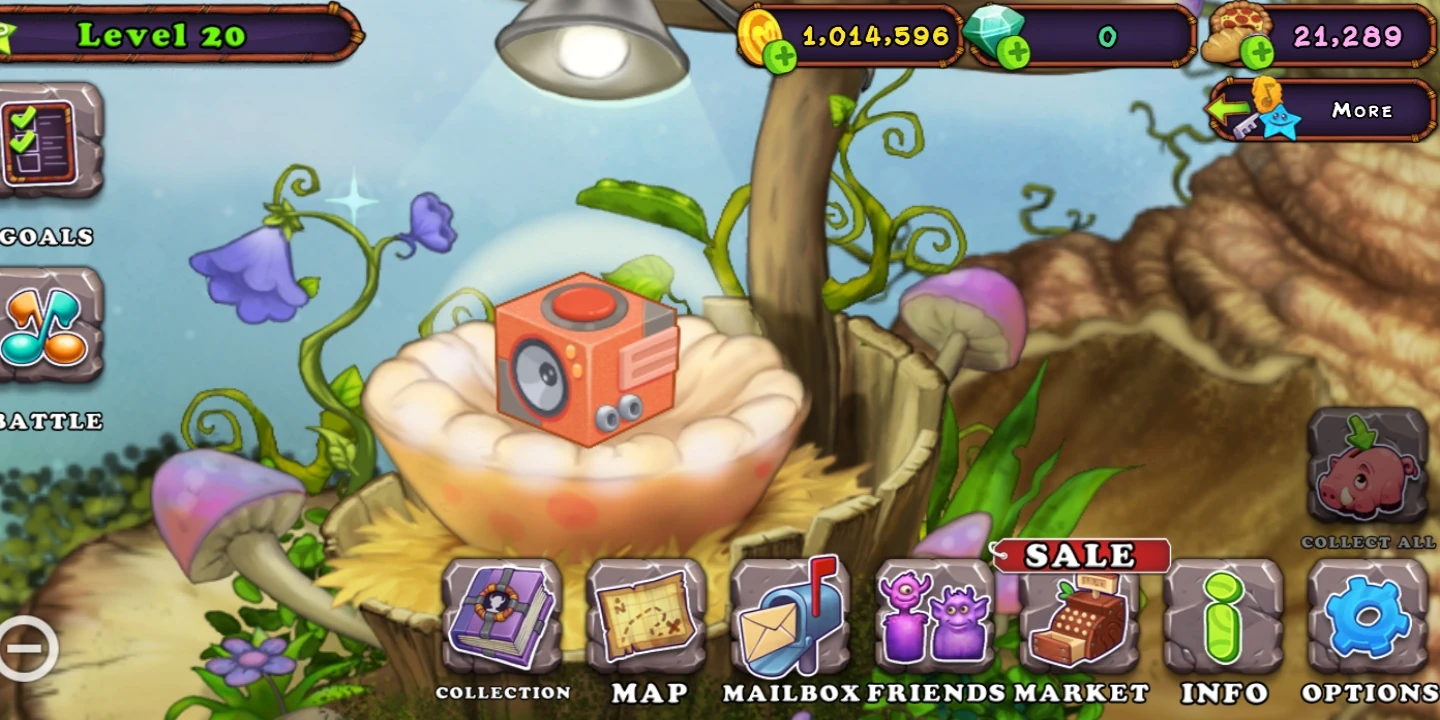Expand the More menu

point(1365,111)
